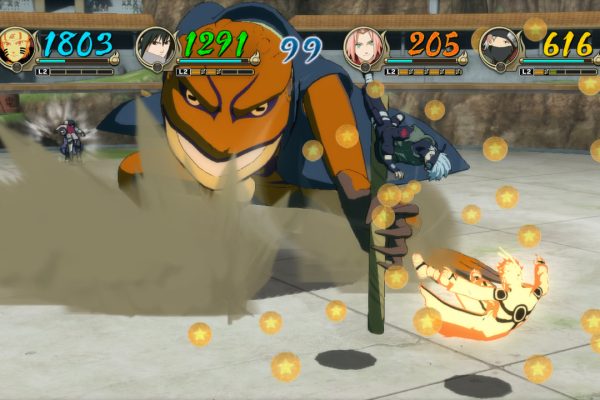Select Naruto's character portrait
The width and height of the screenshot is (600, 400).
17,46
